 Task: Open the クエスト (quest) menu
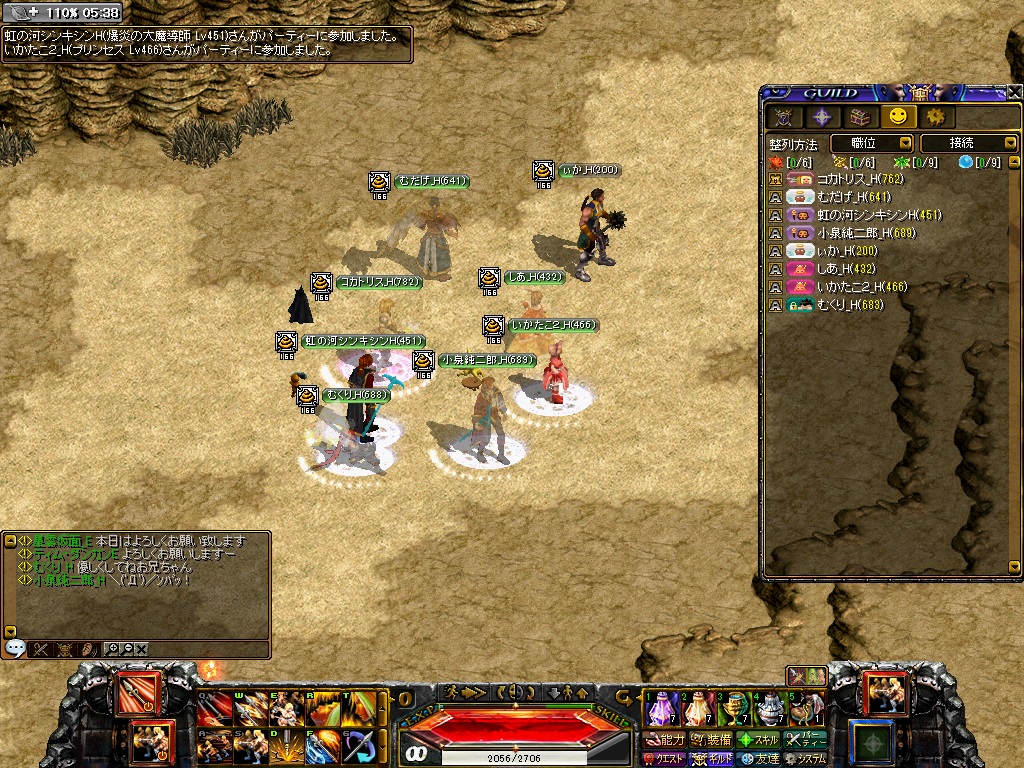point(665,759)
